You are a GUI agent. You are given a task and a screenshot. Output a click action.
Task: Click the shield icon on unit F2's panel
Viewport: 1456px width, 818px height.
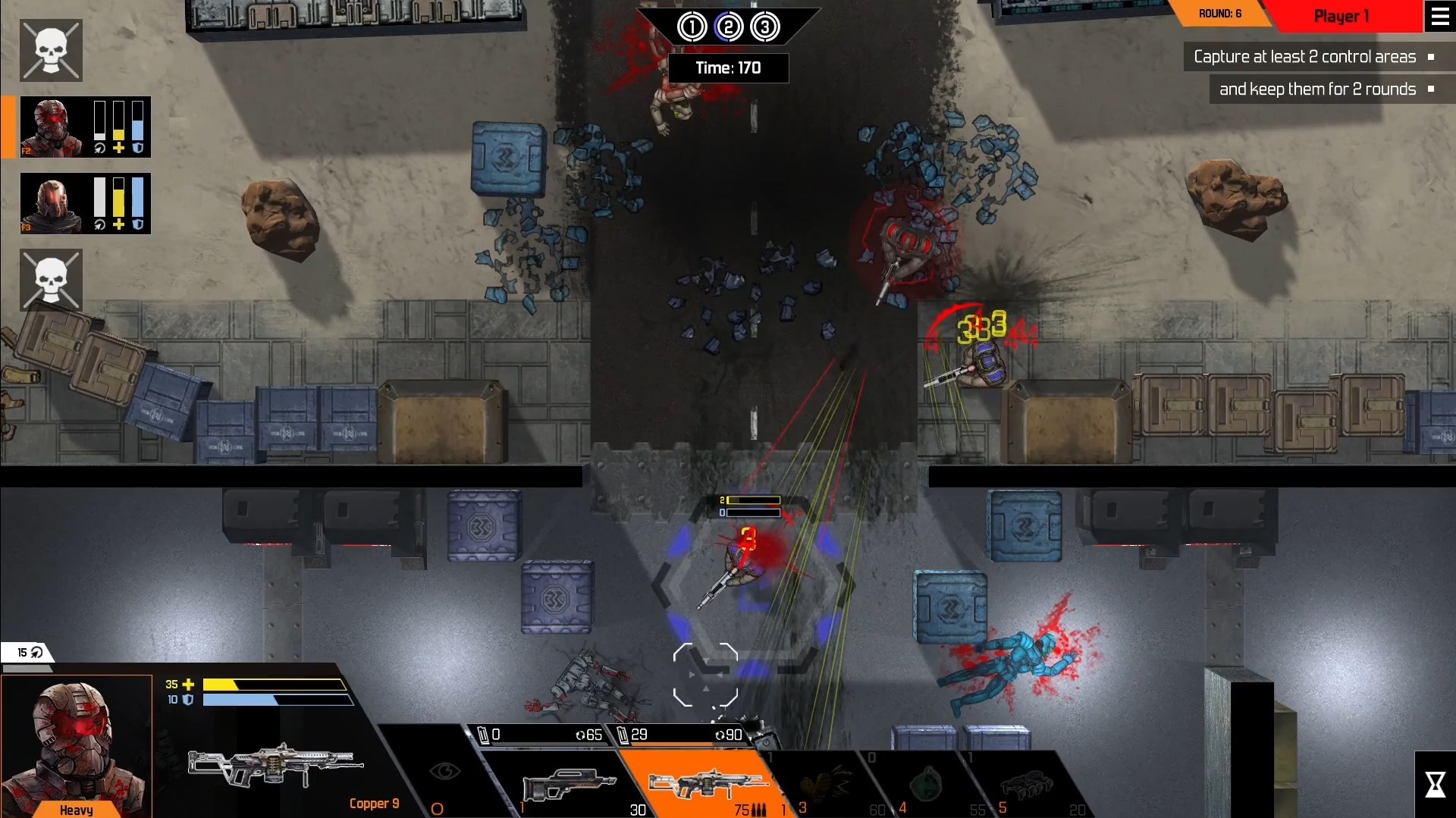click(x=137, y=149)
